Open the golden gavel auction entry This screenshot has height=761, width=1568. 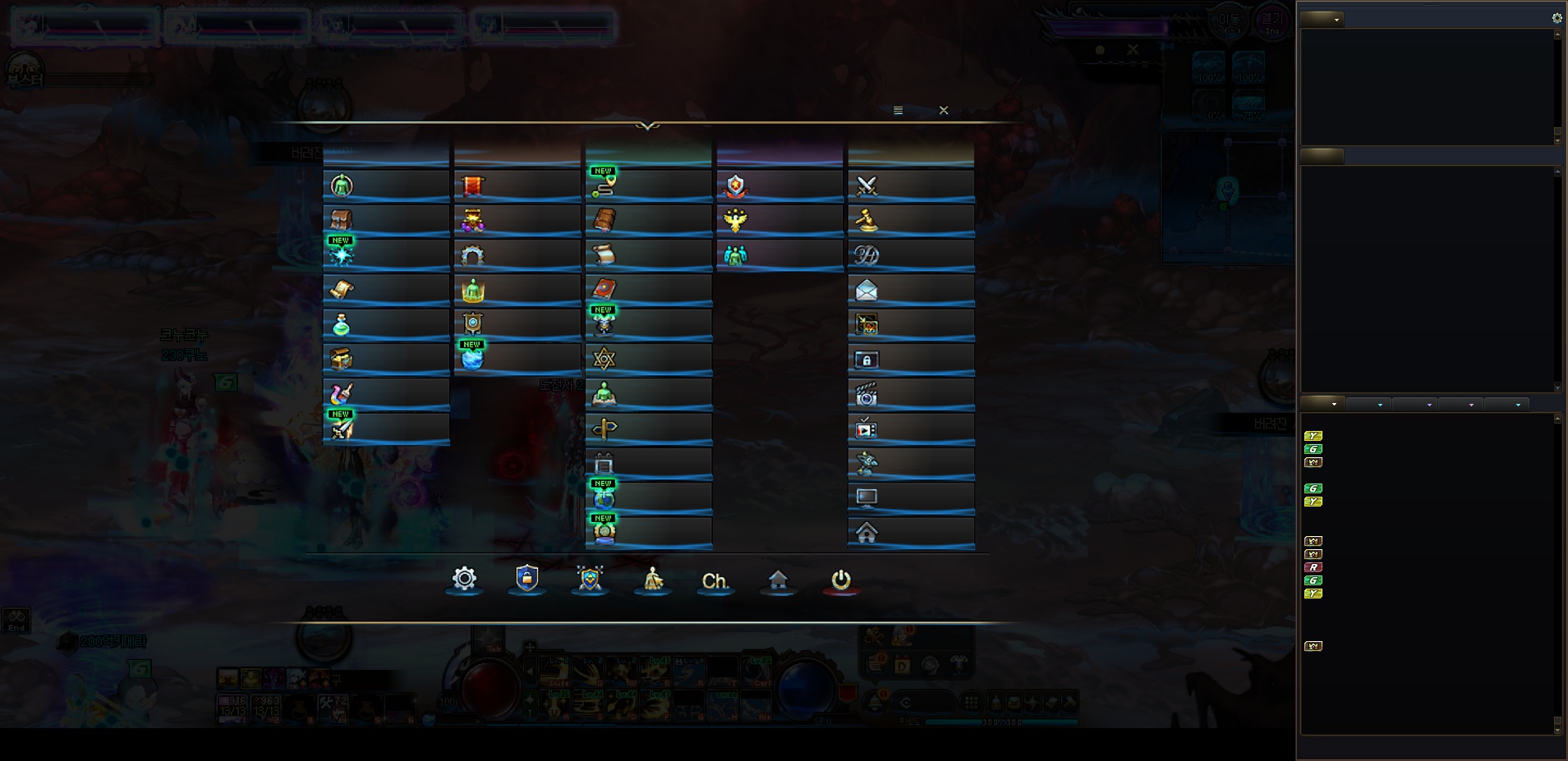point(910,220)
